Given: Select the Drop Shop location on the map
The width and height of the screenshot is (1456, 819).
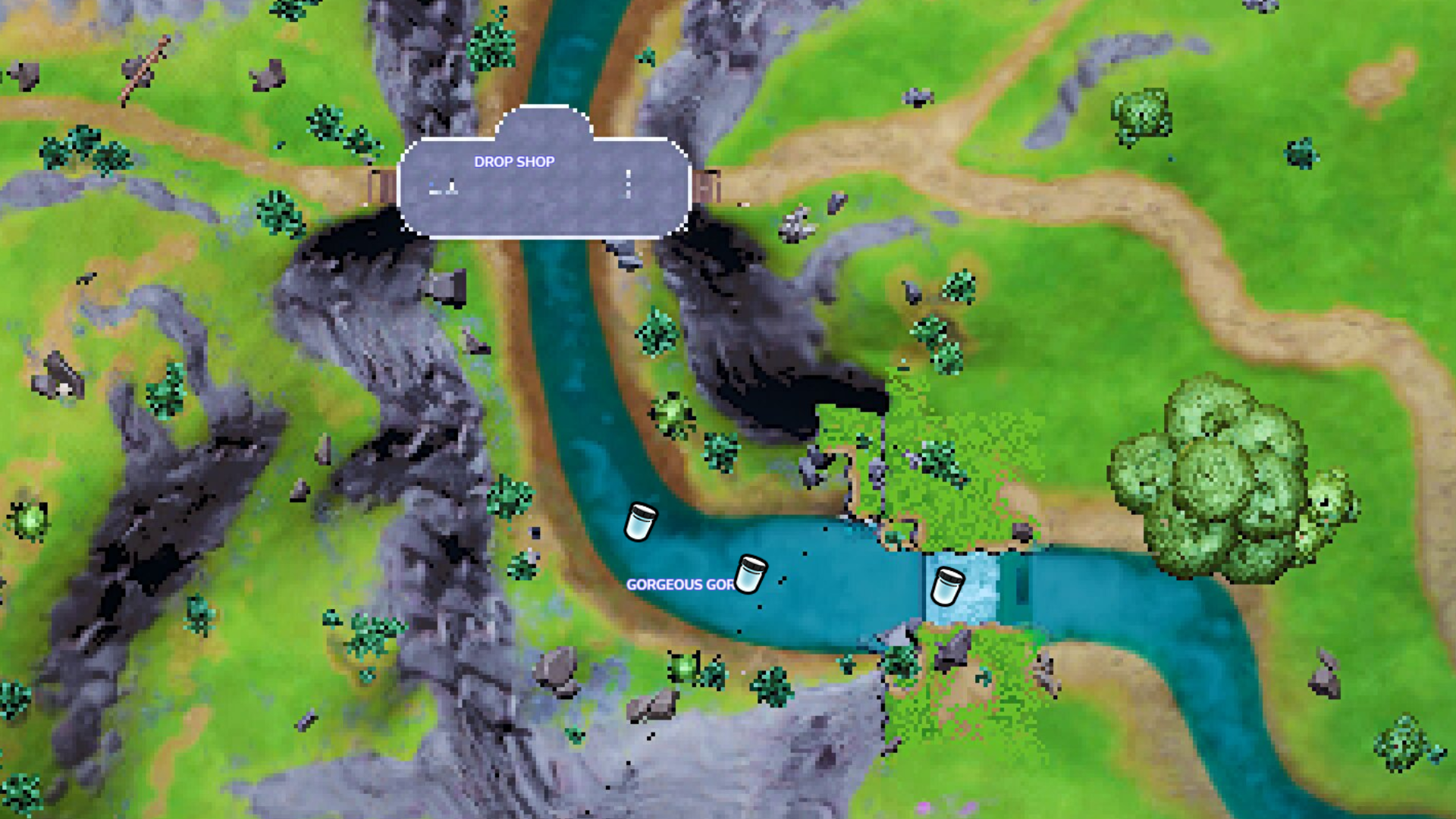Looking at the screenshot, I should coord(514,162).
